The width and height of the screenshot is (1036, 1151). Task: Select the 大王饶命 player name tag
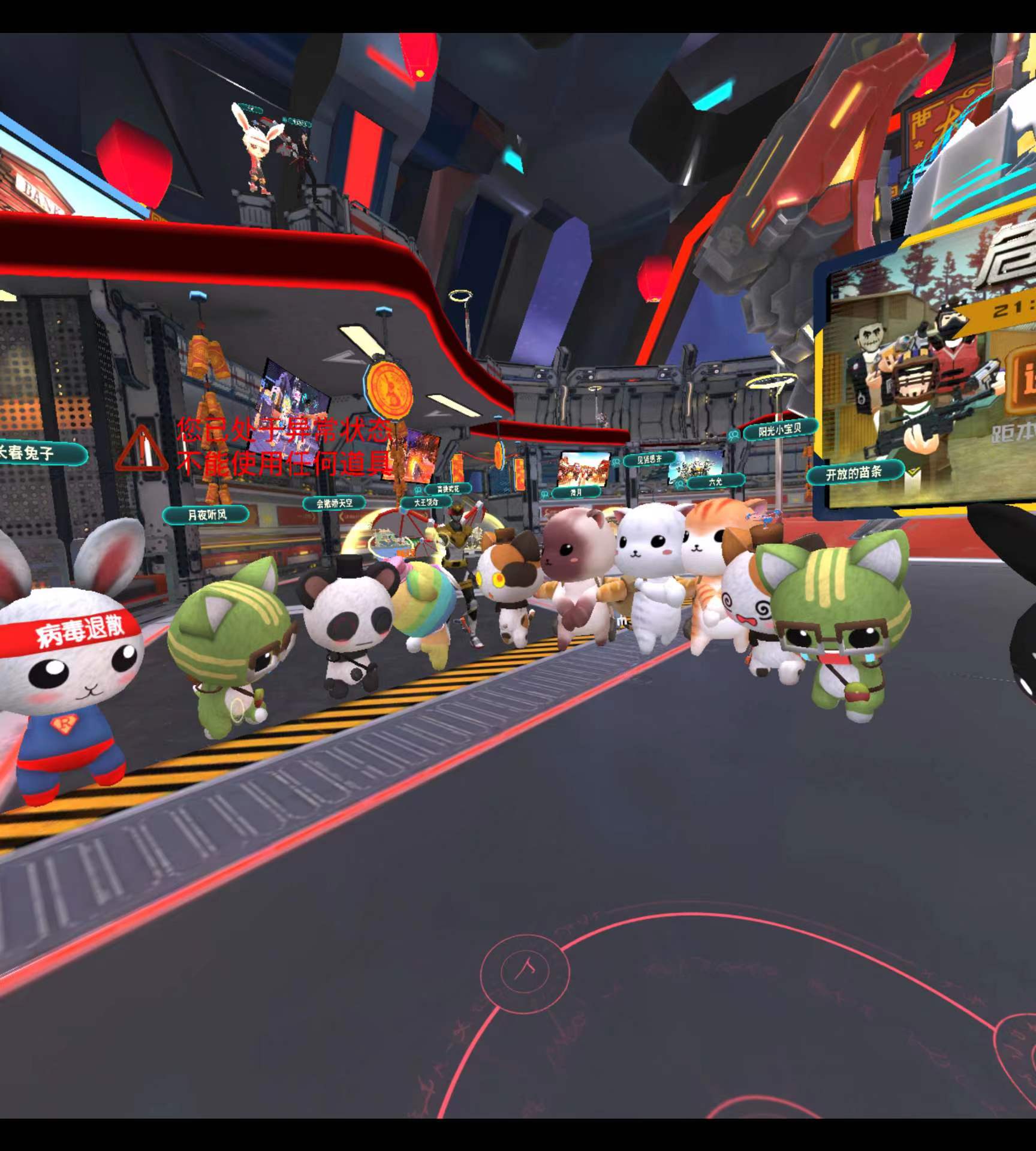click(x=426, y=502)
